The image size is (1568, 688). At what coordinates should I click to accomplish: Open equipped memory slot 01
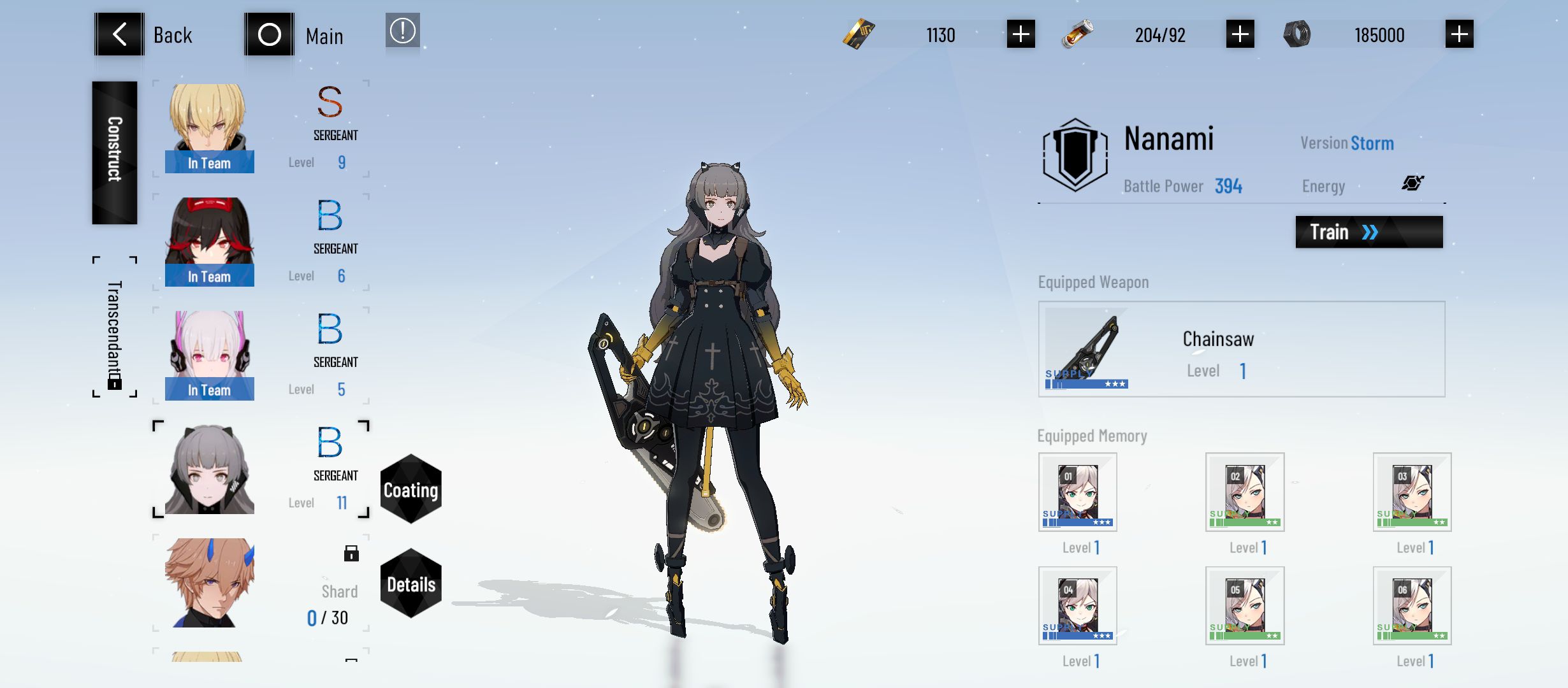(x=1077, y=492)
